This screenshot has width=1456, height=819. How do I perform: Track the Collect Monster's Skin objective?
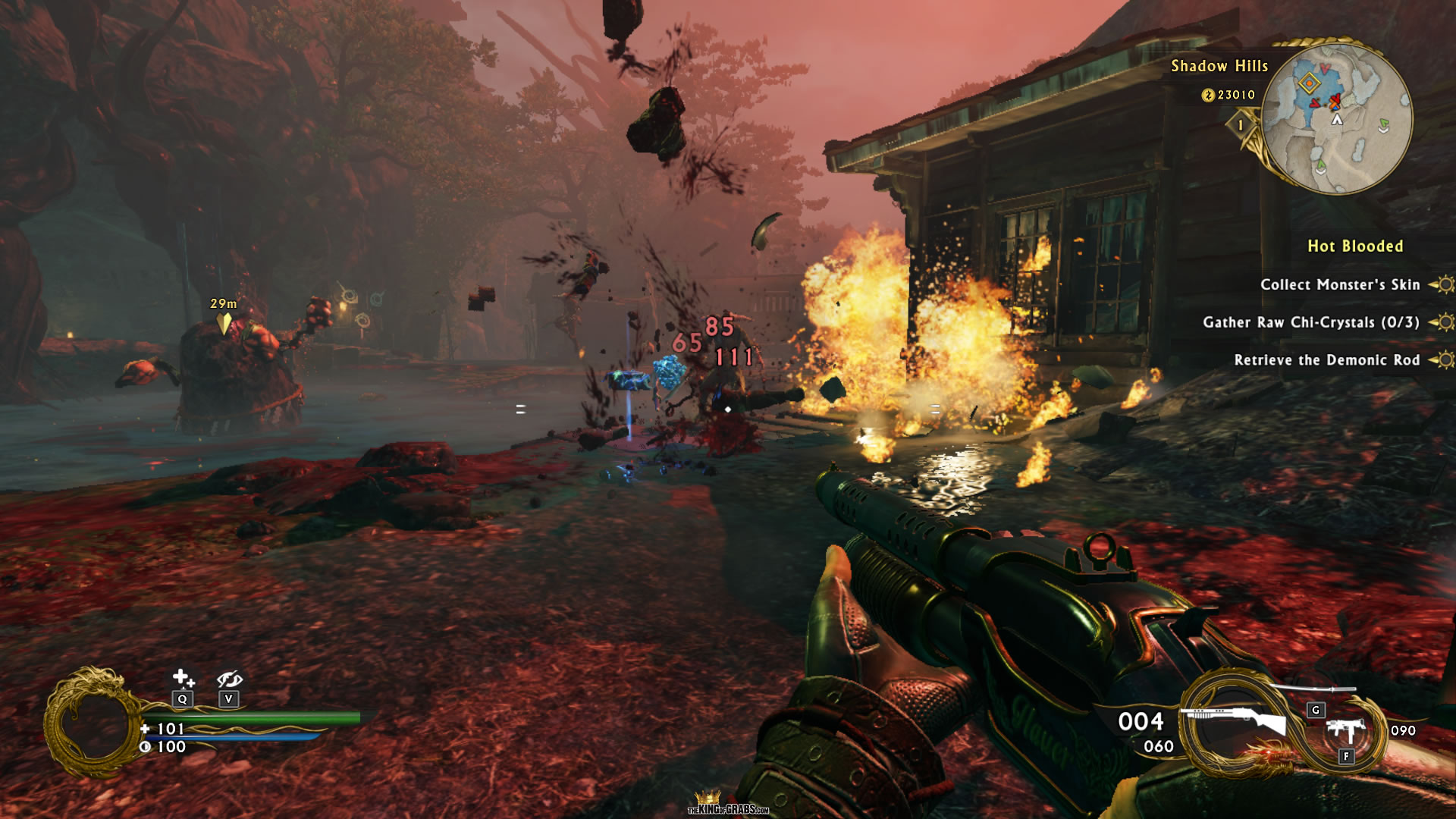[x=1340, y=285]
